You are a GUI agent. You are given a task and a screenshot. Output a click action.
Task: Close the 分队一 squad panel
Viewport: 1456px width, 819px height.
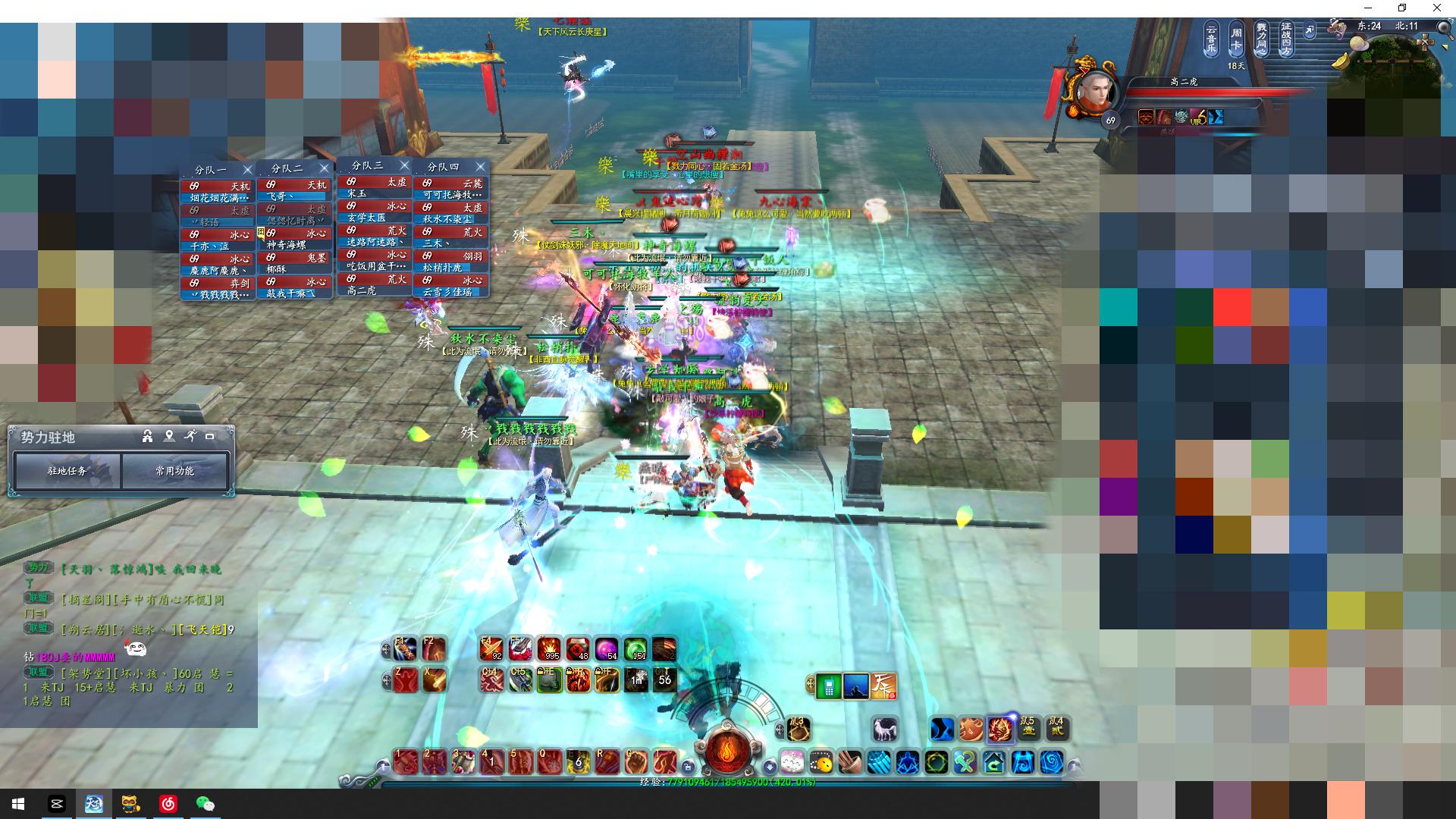(247, 169)
